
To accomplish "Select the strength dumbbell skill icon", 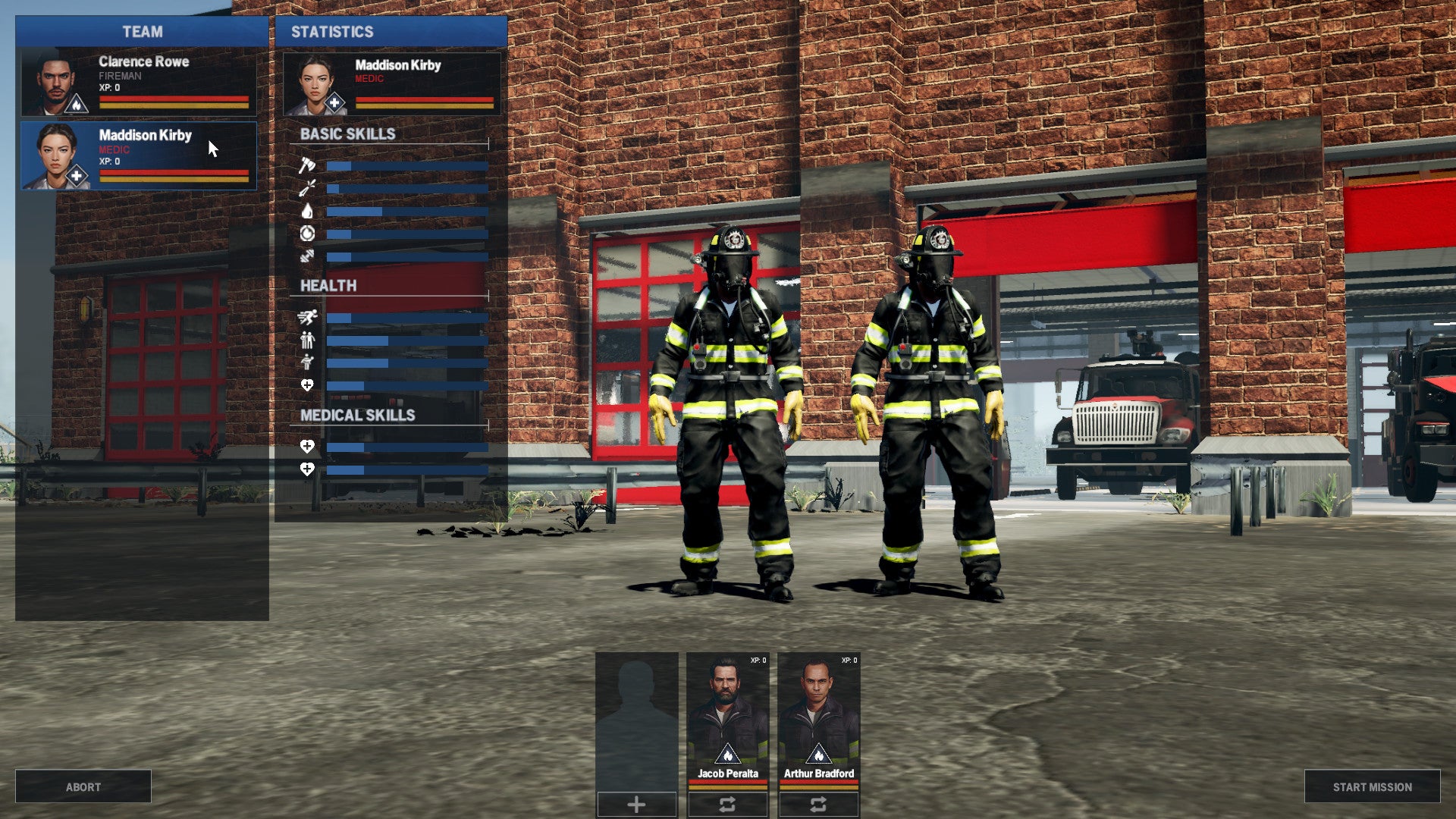I will point(307,255).
